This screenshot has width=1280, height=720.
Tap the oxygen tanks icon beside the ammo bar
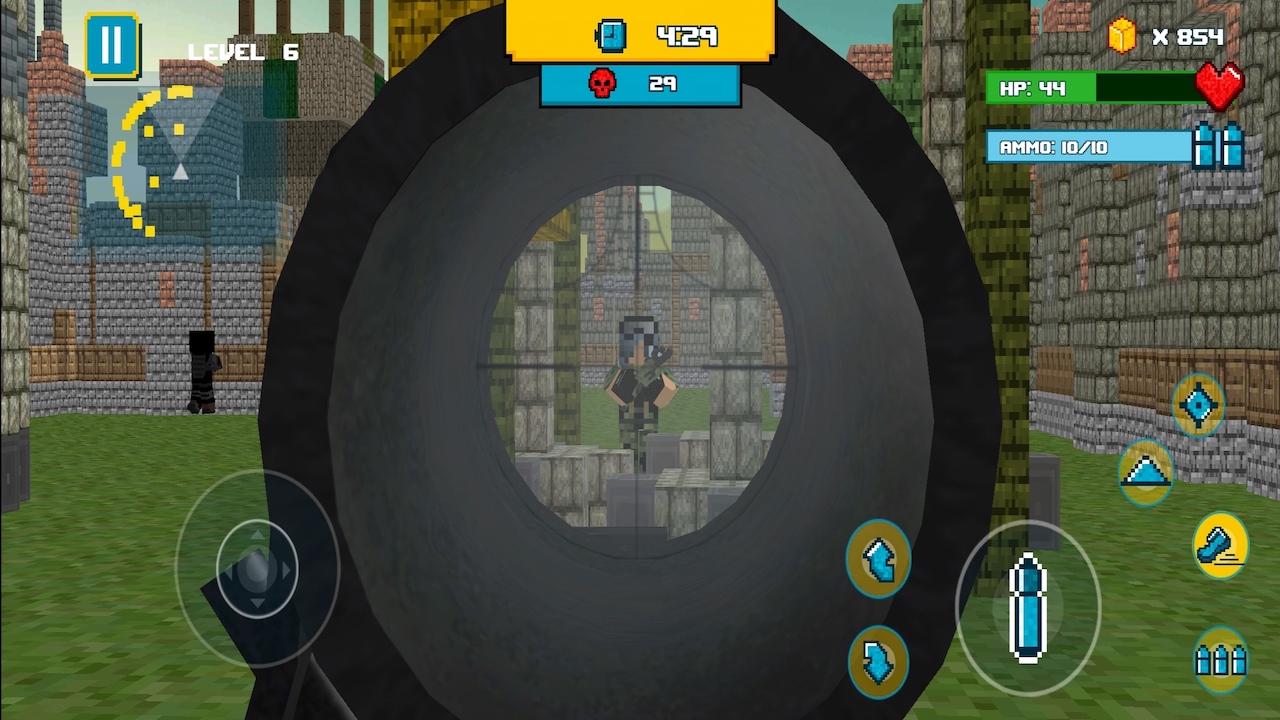tap(1222, 147)
